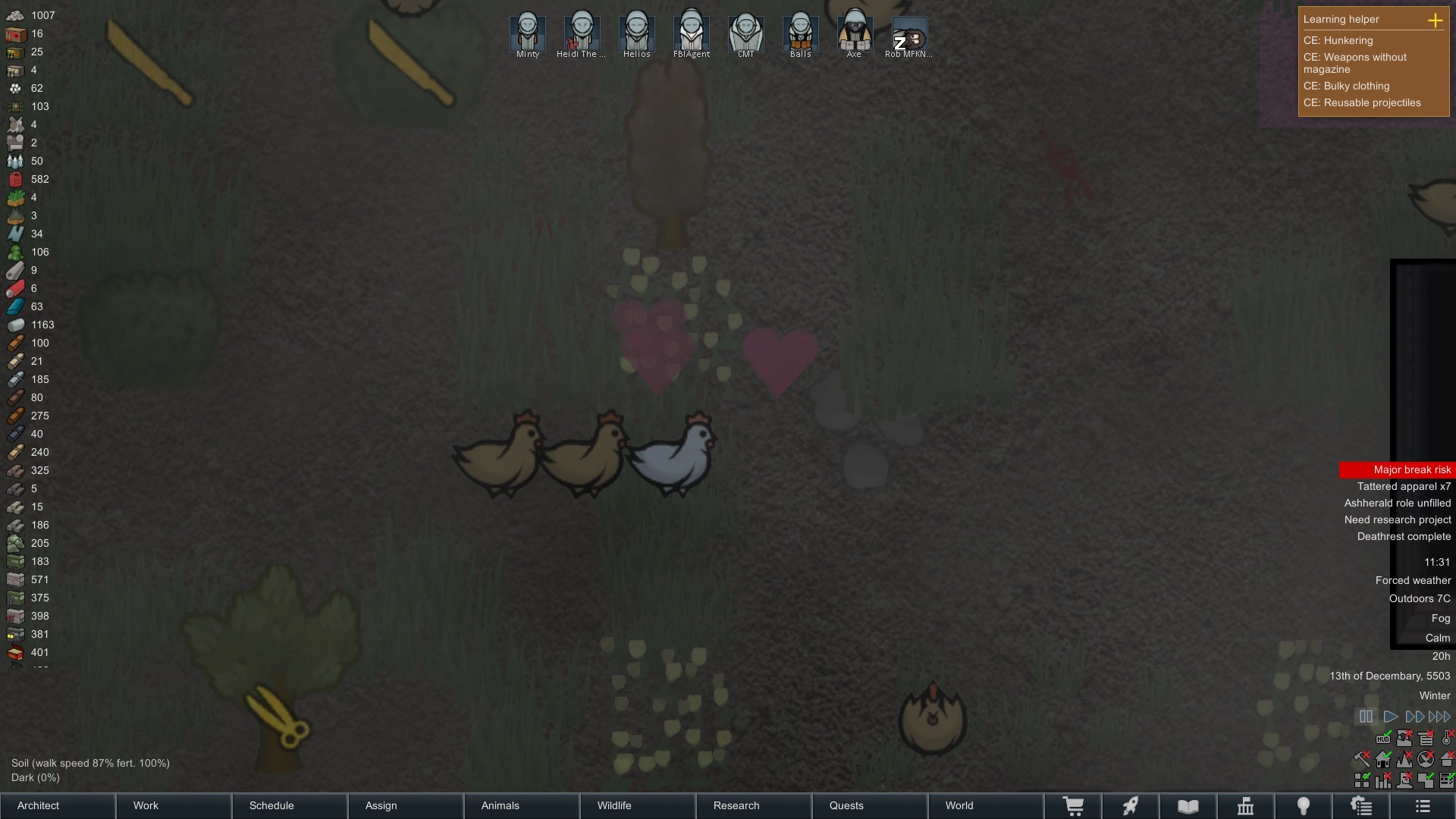Screen dimensions: 1456x819
Task: Select the graph statistics overlay icon
Action: (1382, 779)
